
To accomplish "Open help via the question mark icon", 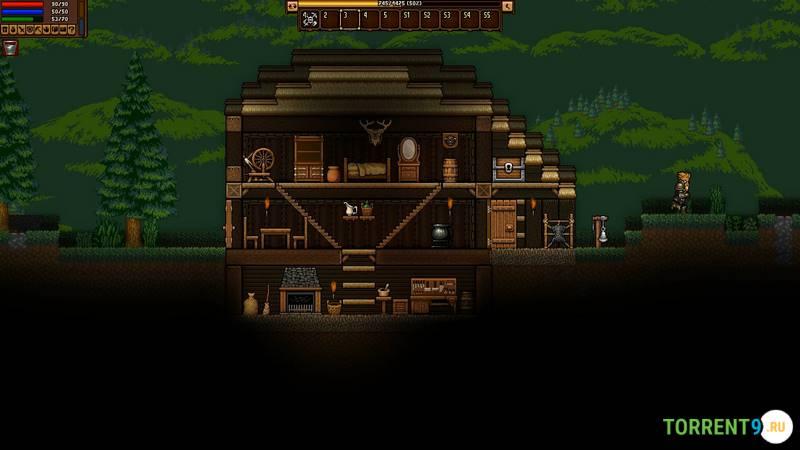I will tap(72, 30).
